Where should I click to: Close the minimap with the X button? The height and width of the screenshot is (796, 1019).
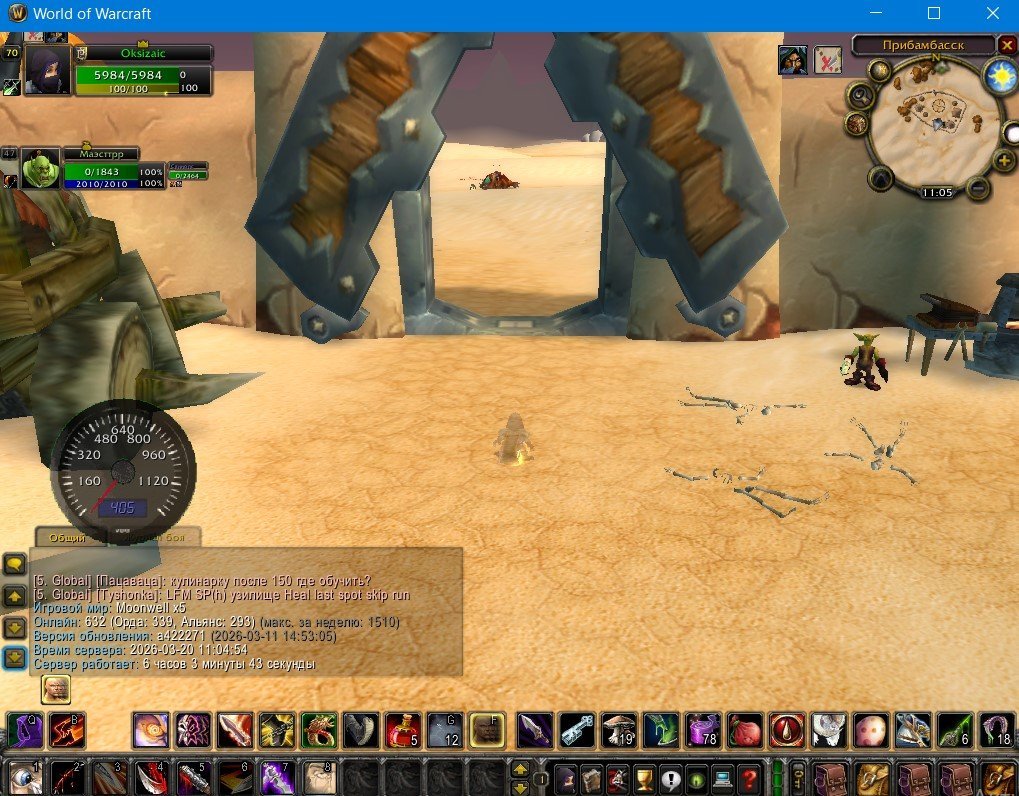[1007, 45]
